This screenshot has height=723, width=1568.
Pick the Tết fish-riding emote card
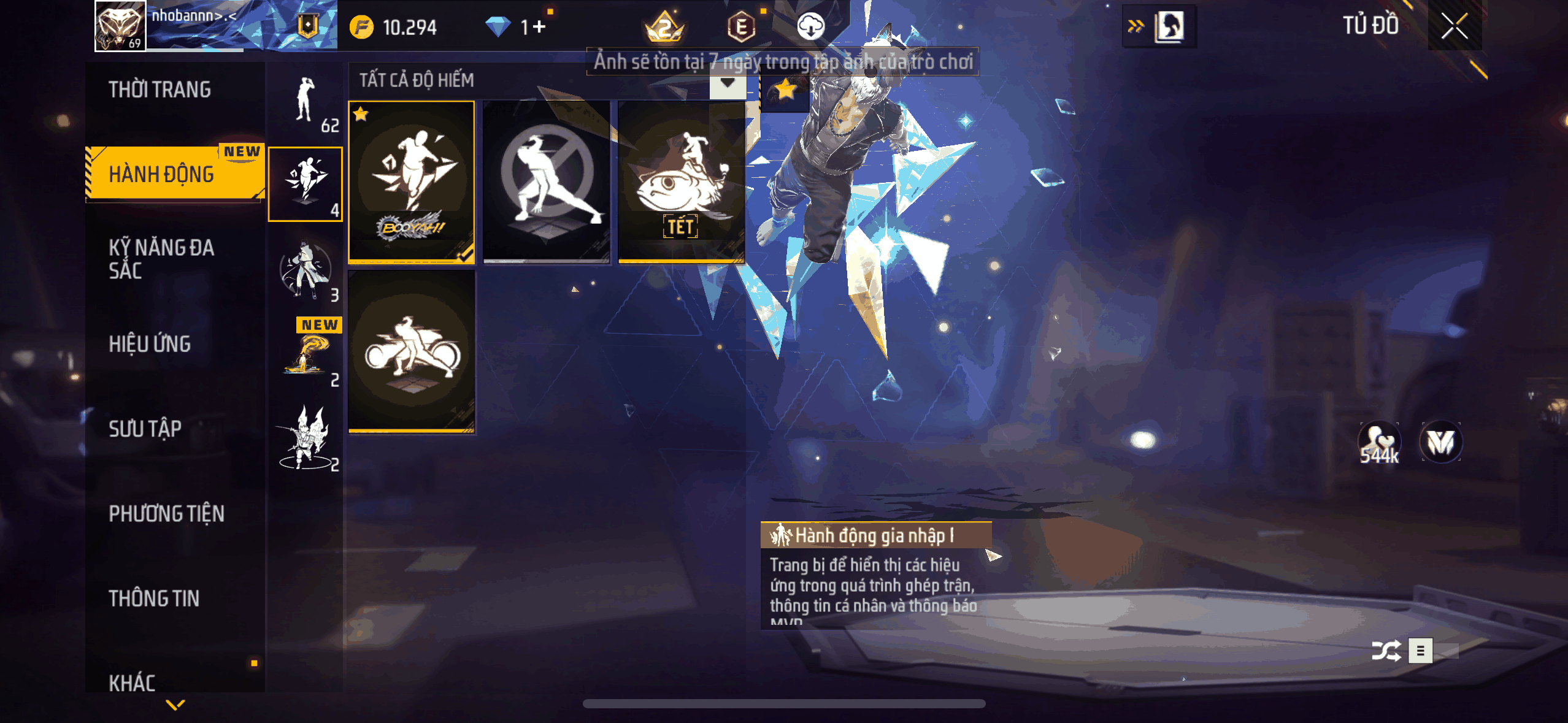[x=681, y=182]
